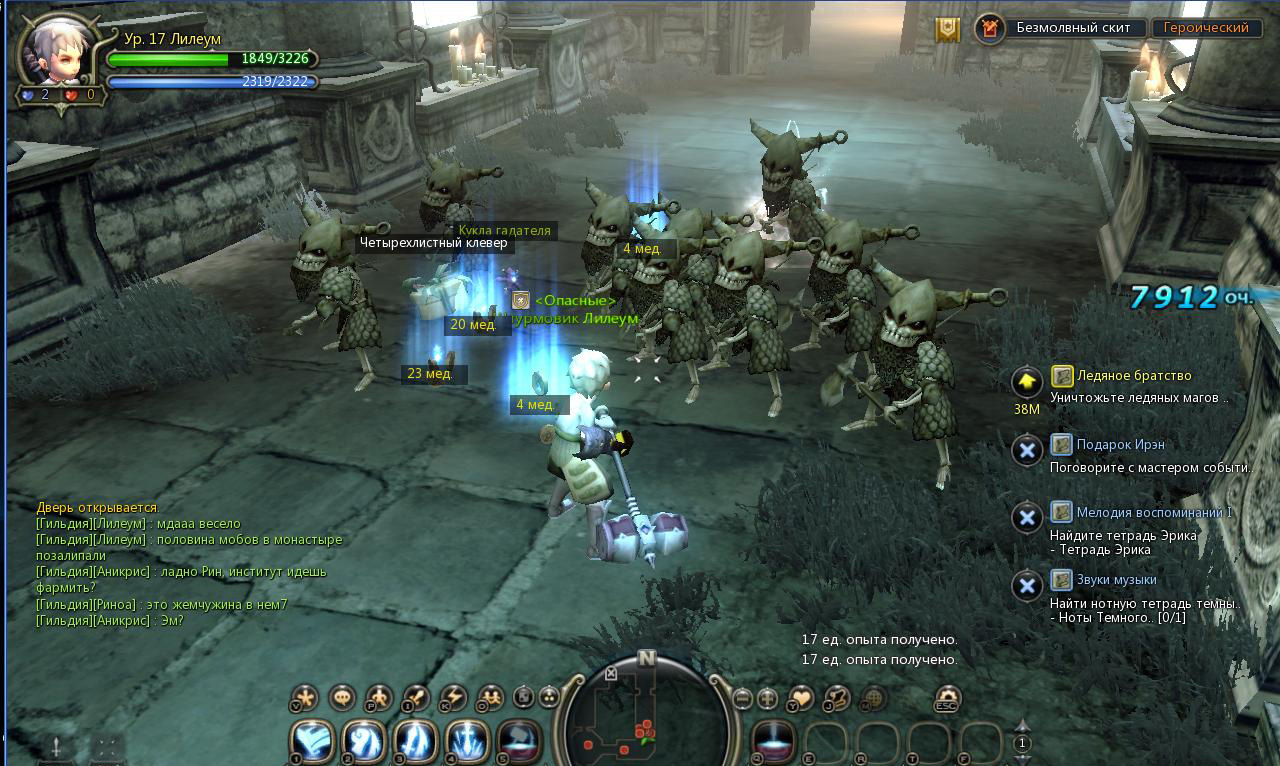Viewport: 1280px width, 766px height.
Task: Activate the skill in hotbar slot 1
Action: point(313,741)
